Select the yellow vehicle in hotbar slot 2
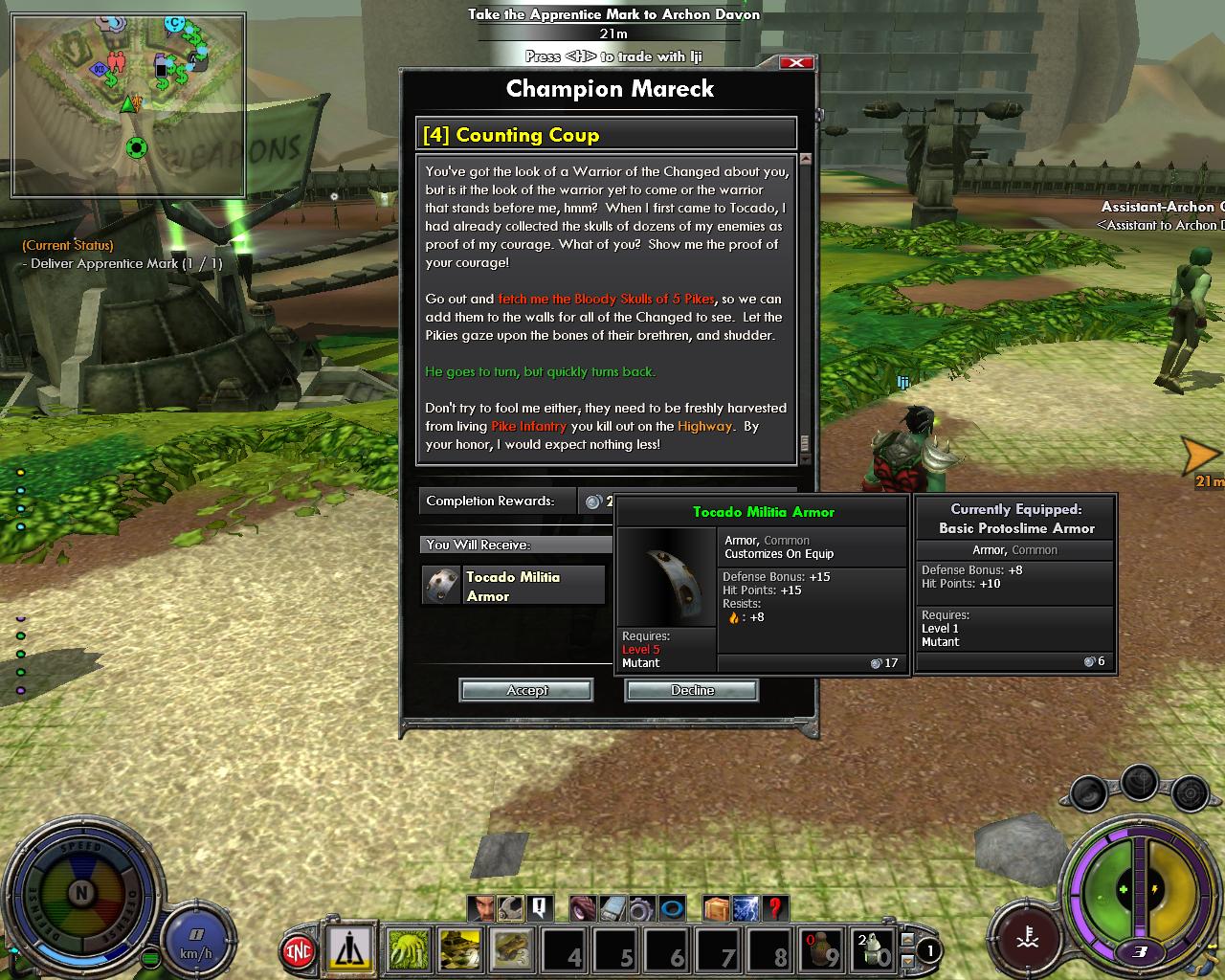The width and height of the screenshot is (1225, 980). click(460, 948)
